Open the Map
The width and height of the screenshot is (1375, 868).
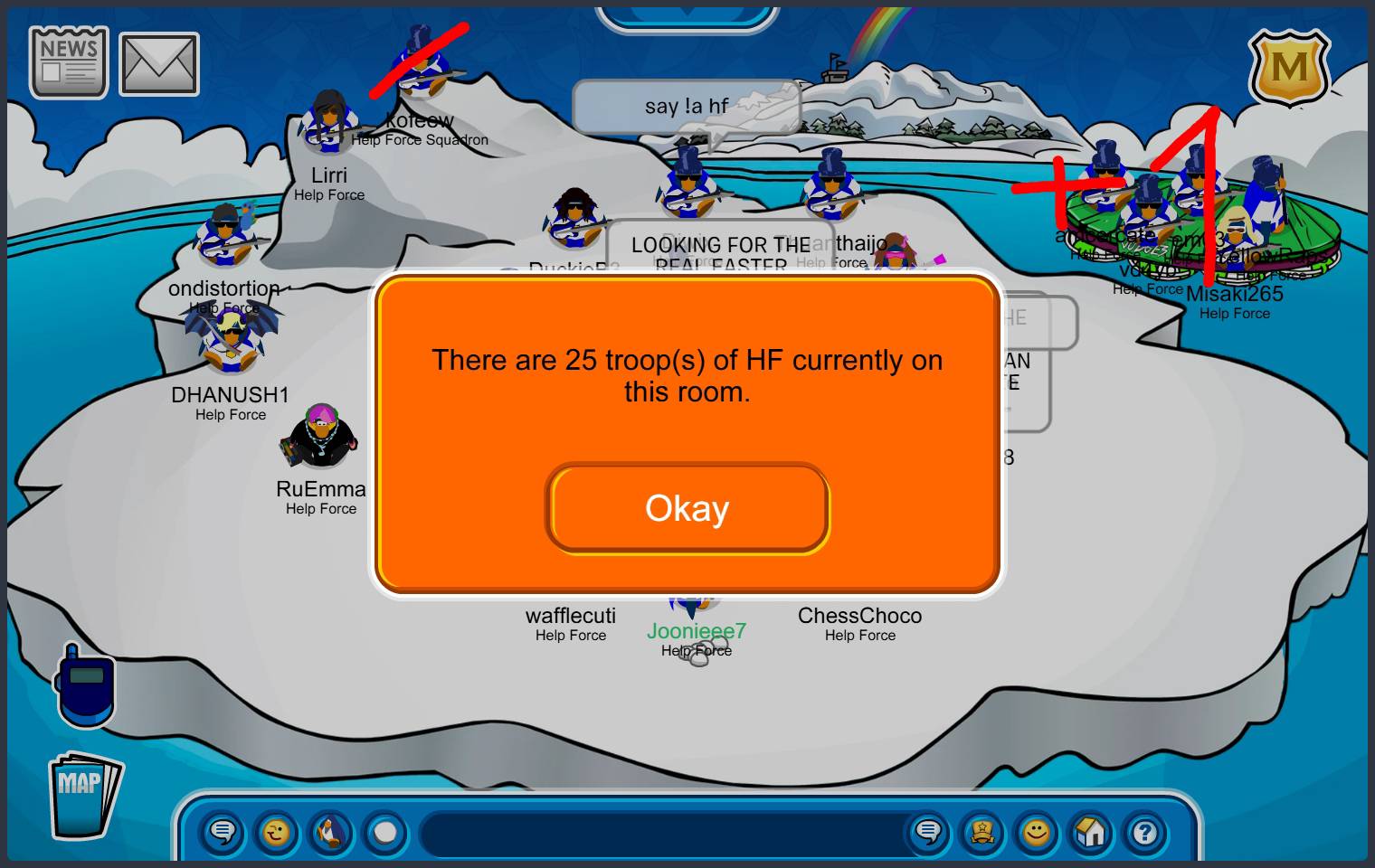(83, 796)
